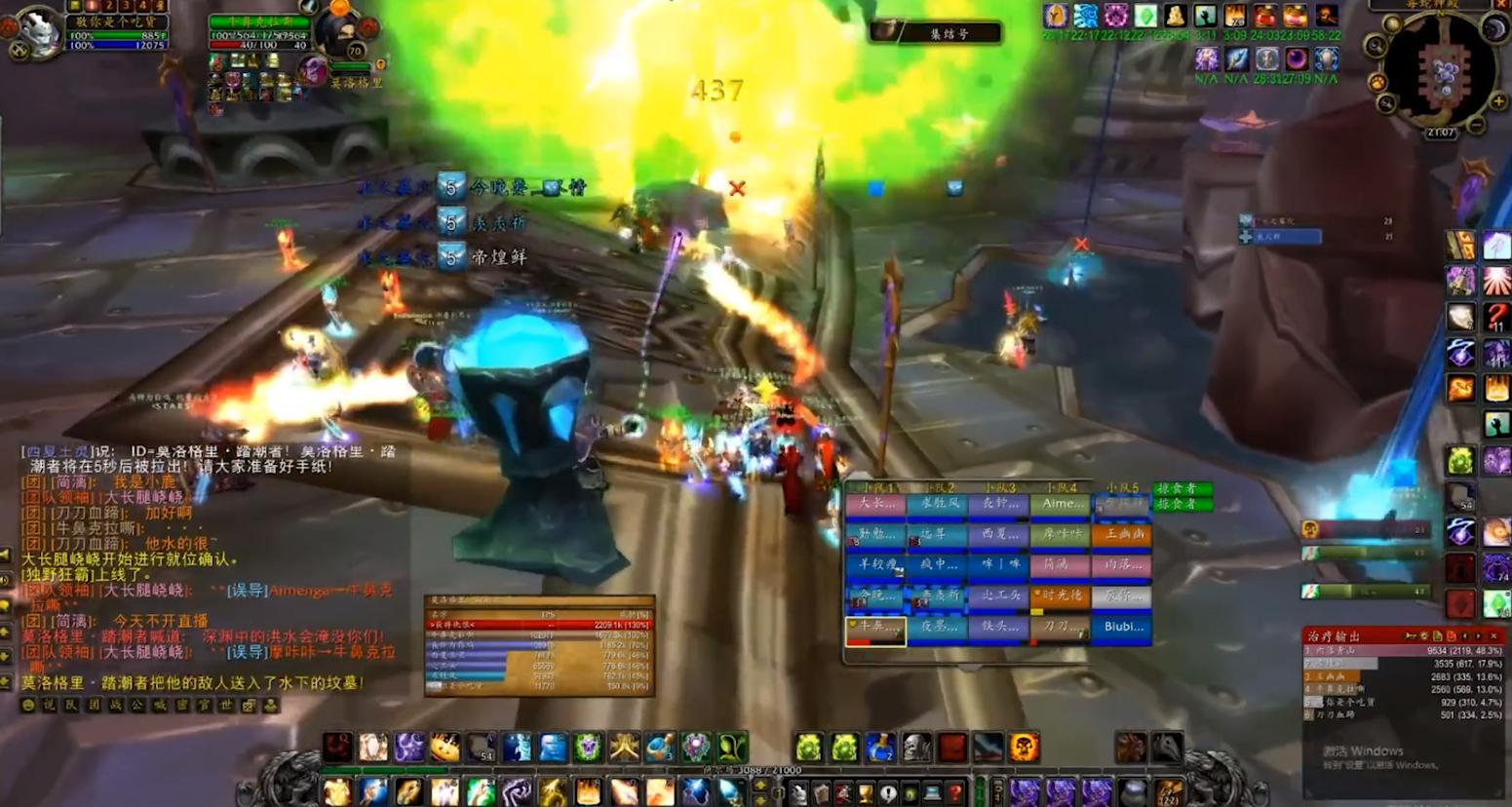Click the minimap zoom-out minus button
The image size is (1512, 807).
pyautogui.click(x=1477, y=124)
